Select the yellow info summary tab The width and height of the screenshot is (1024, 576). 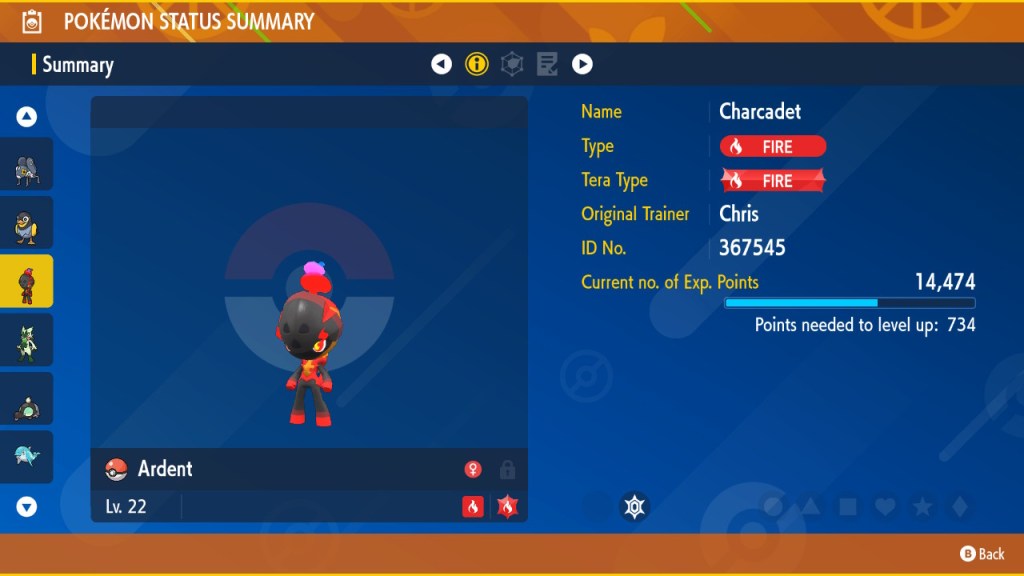(x=477, y=65)
